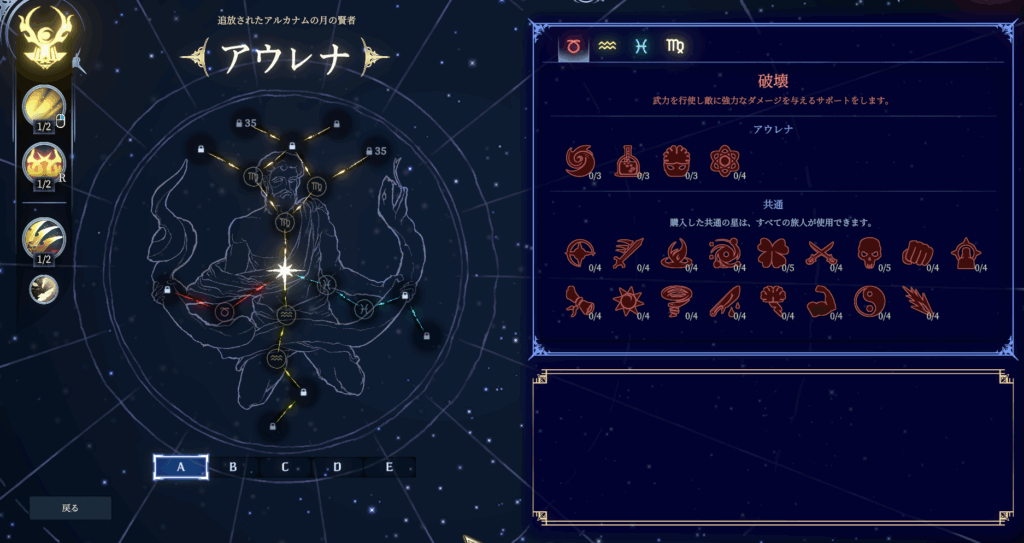Select the crossed swords star

pyautogui.click(x=820, y=254)
